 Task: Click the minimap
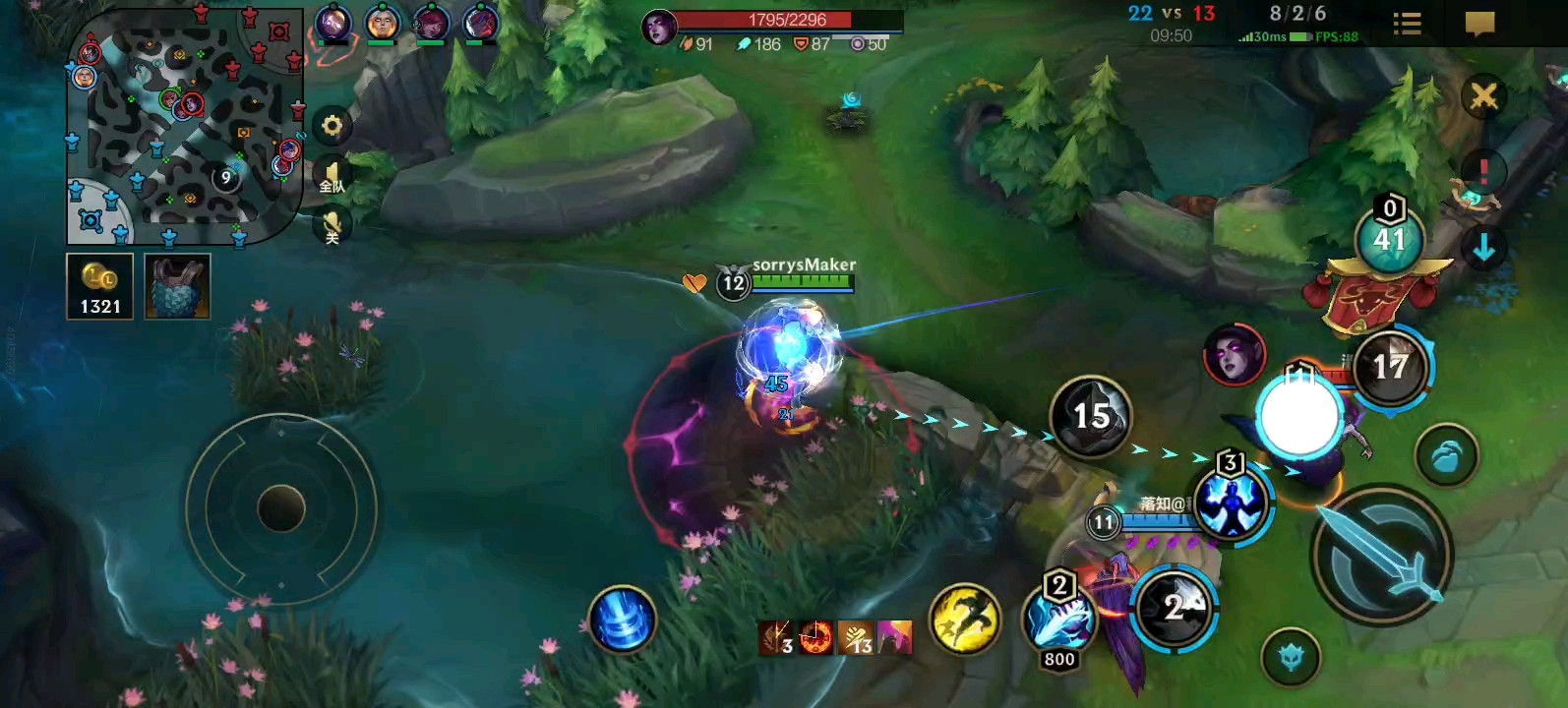(184, 126)
